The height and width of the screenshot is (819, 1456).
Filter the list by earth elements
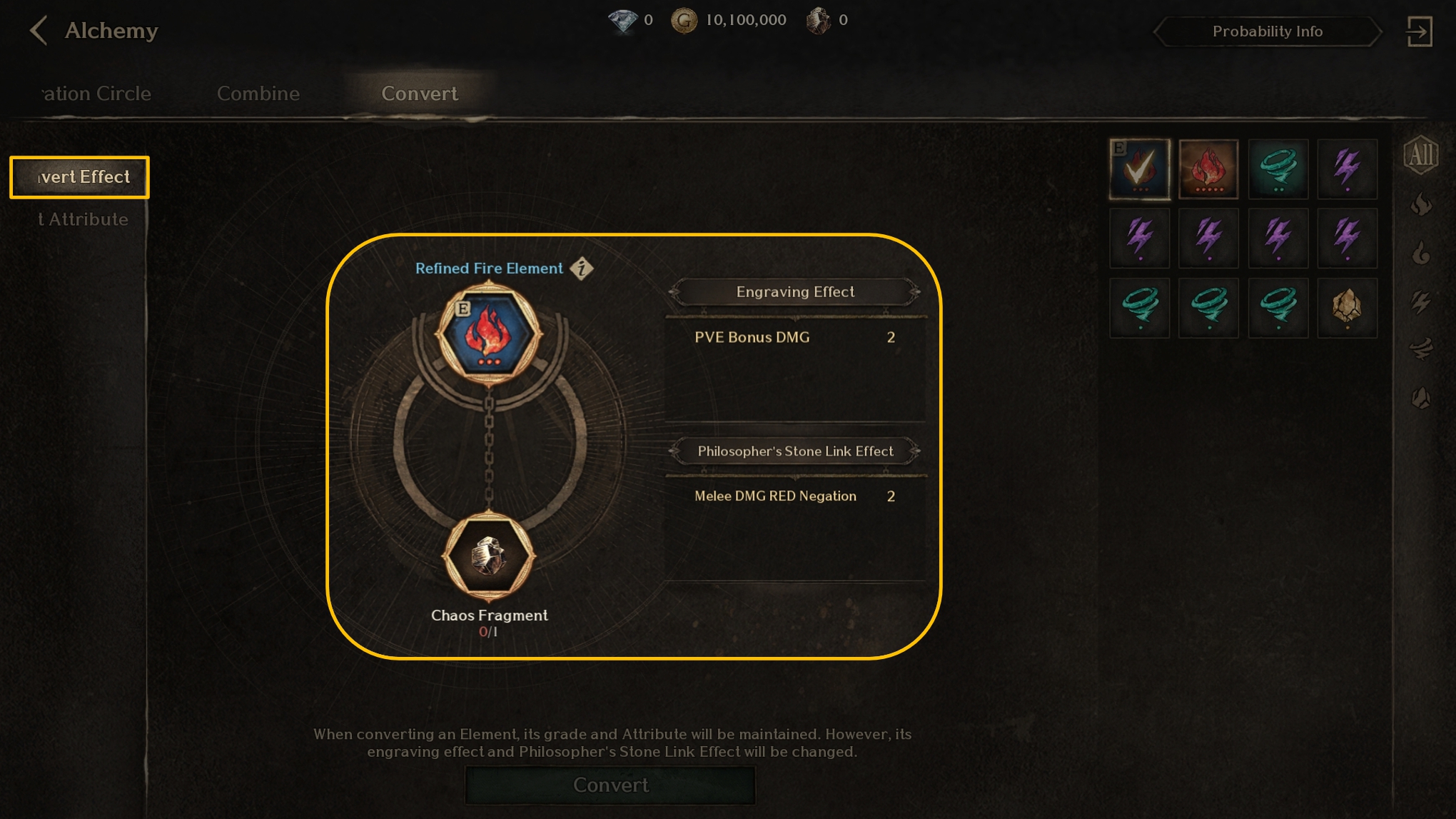[x=1420, y=398]
